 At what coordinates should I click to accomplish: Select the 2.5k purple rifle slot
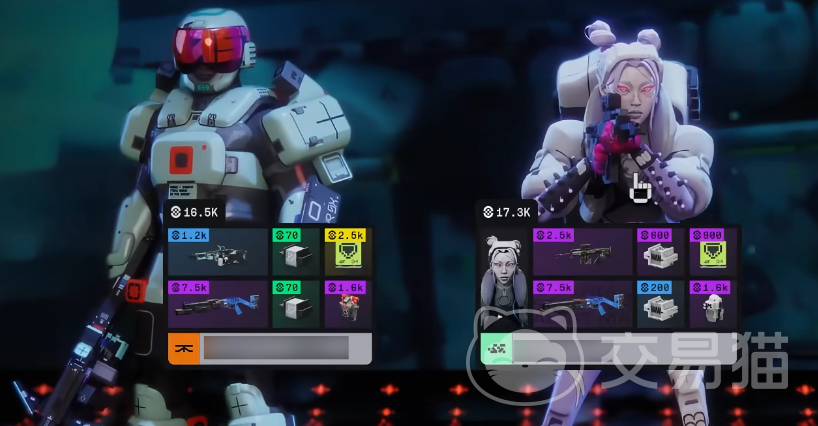582,252
